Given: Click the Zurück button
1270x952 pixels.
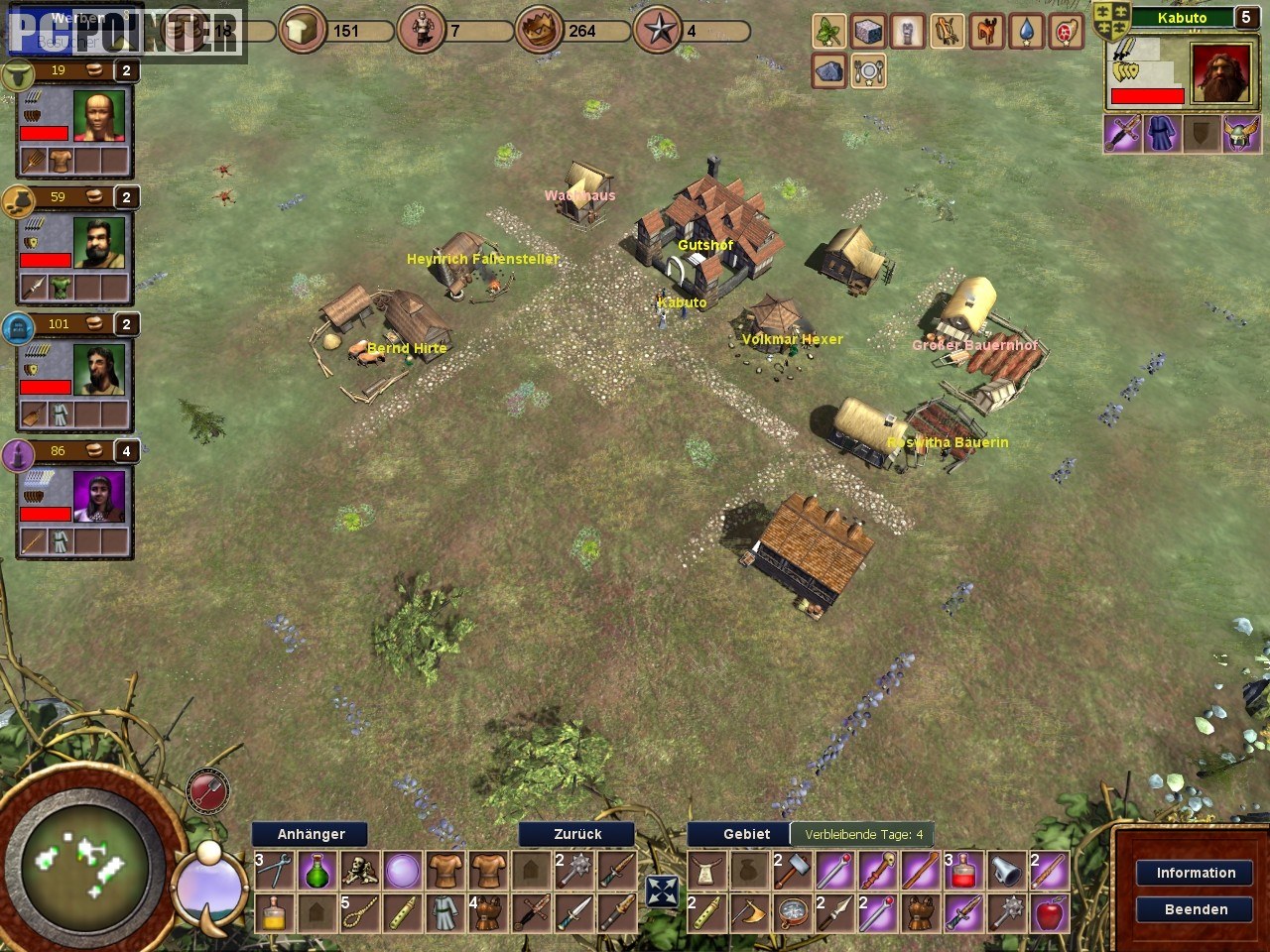Looking at the screenshot, I should click(577, 834).
